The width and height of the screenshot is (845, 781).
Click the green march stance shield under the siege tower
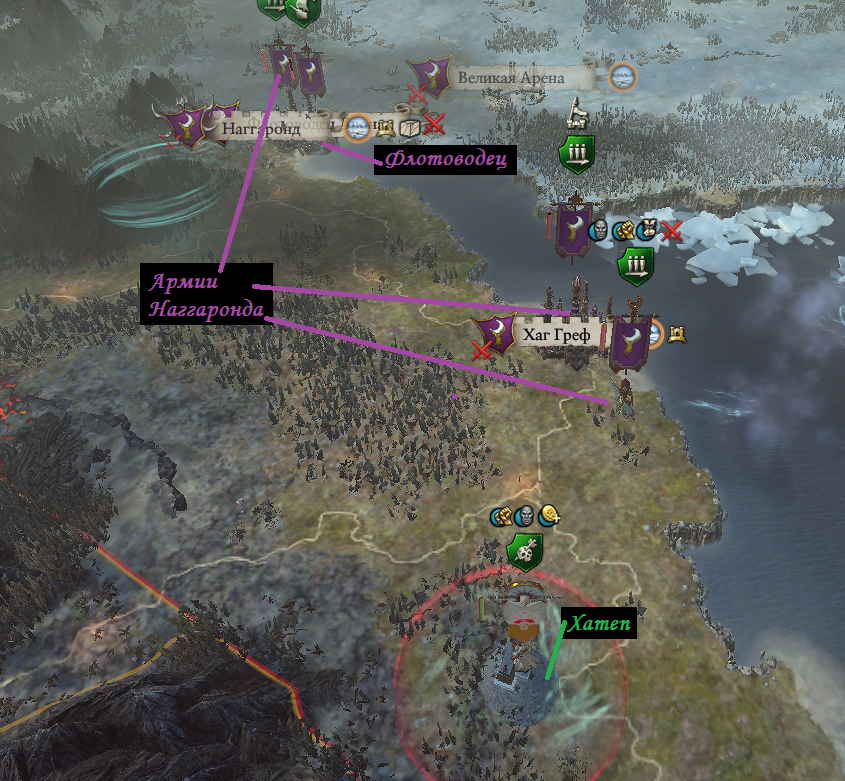pos(577,154)
